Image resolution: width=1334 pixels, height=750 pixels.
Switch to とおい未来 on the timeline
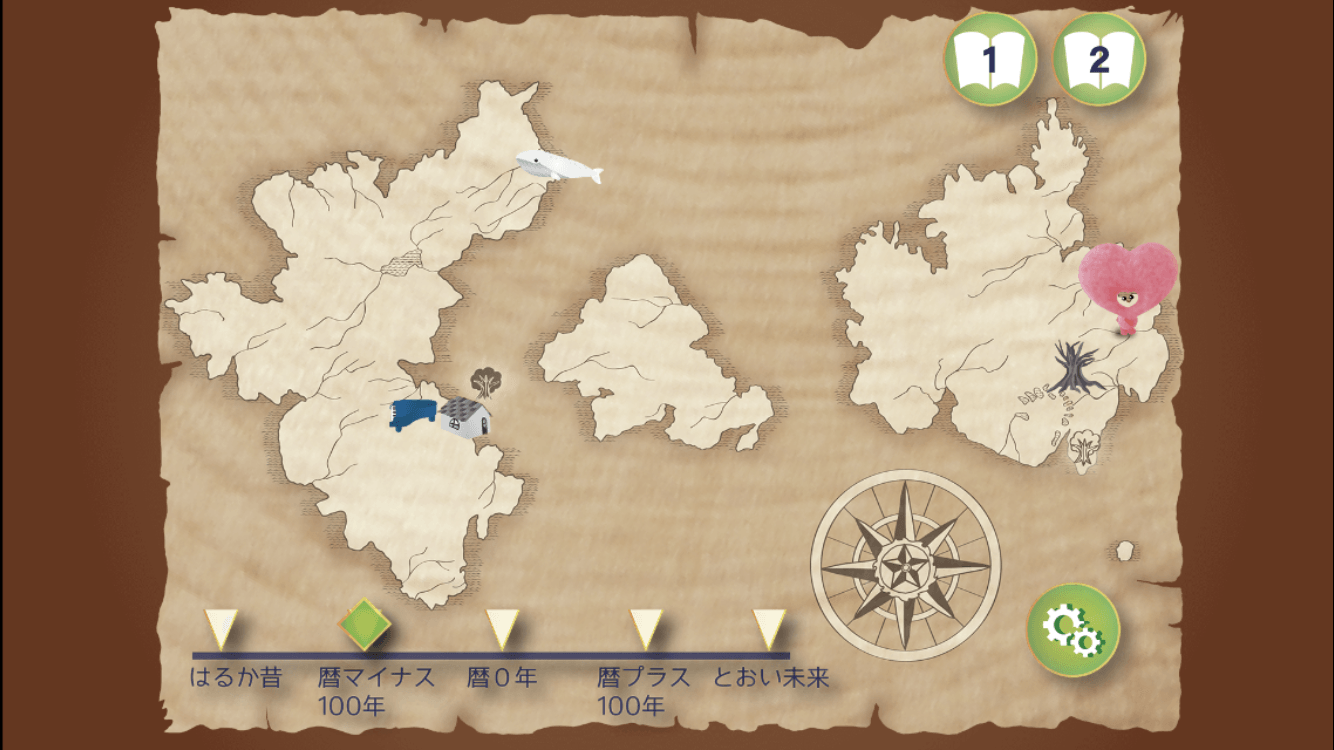[x=769, y=630]
